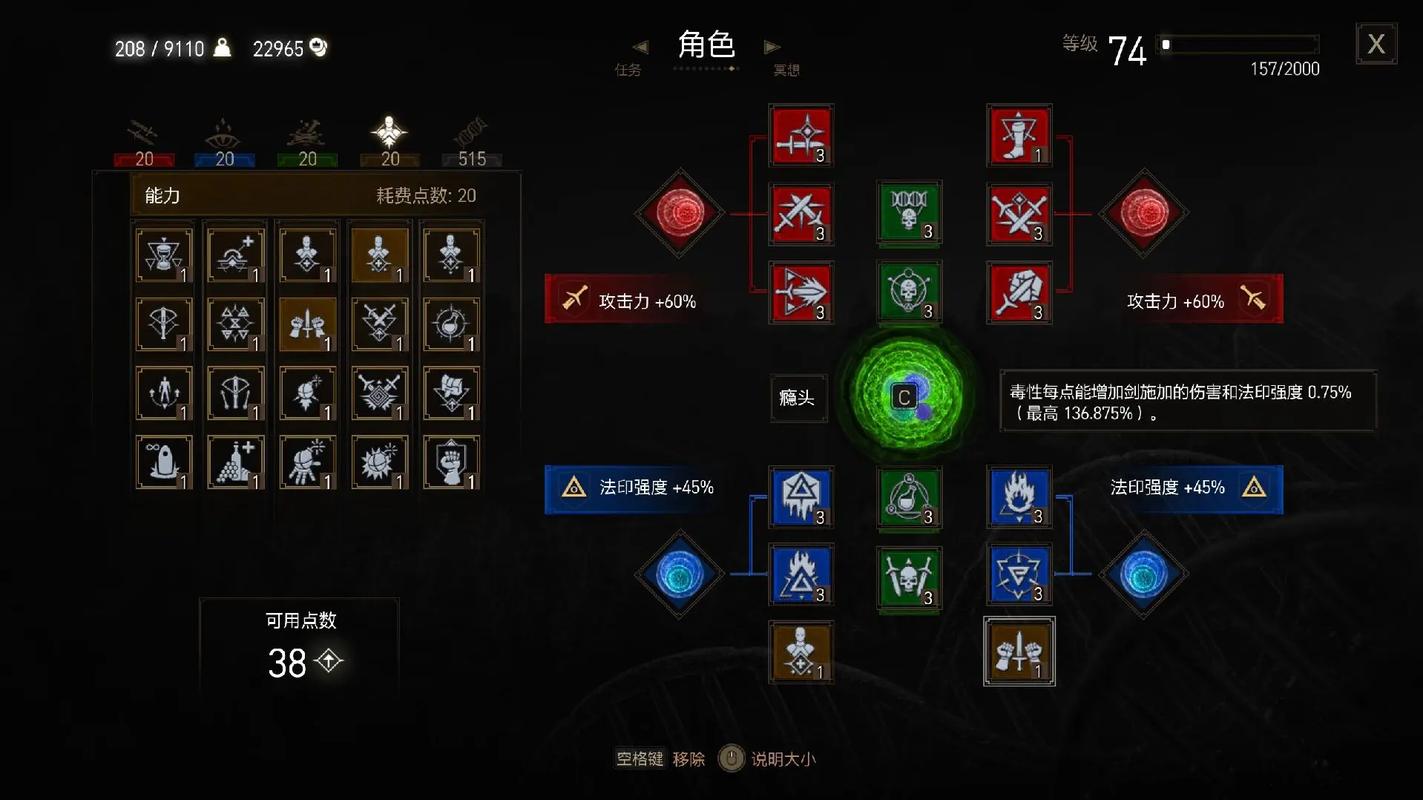Select the combat skills category icon

tap(143, 132)
